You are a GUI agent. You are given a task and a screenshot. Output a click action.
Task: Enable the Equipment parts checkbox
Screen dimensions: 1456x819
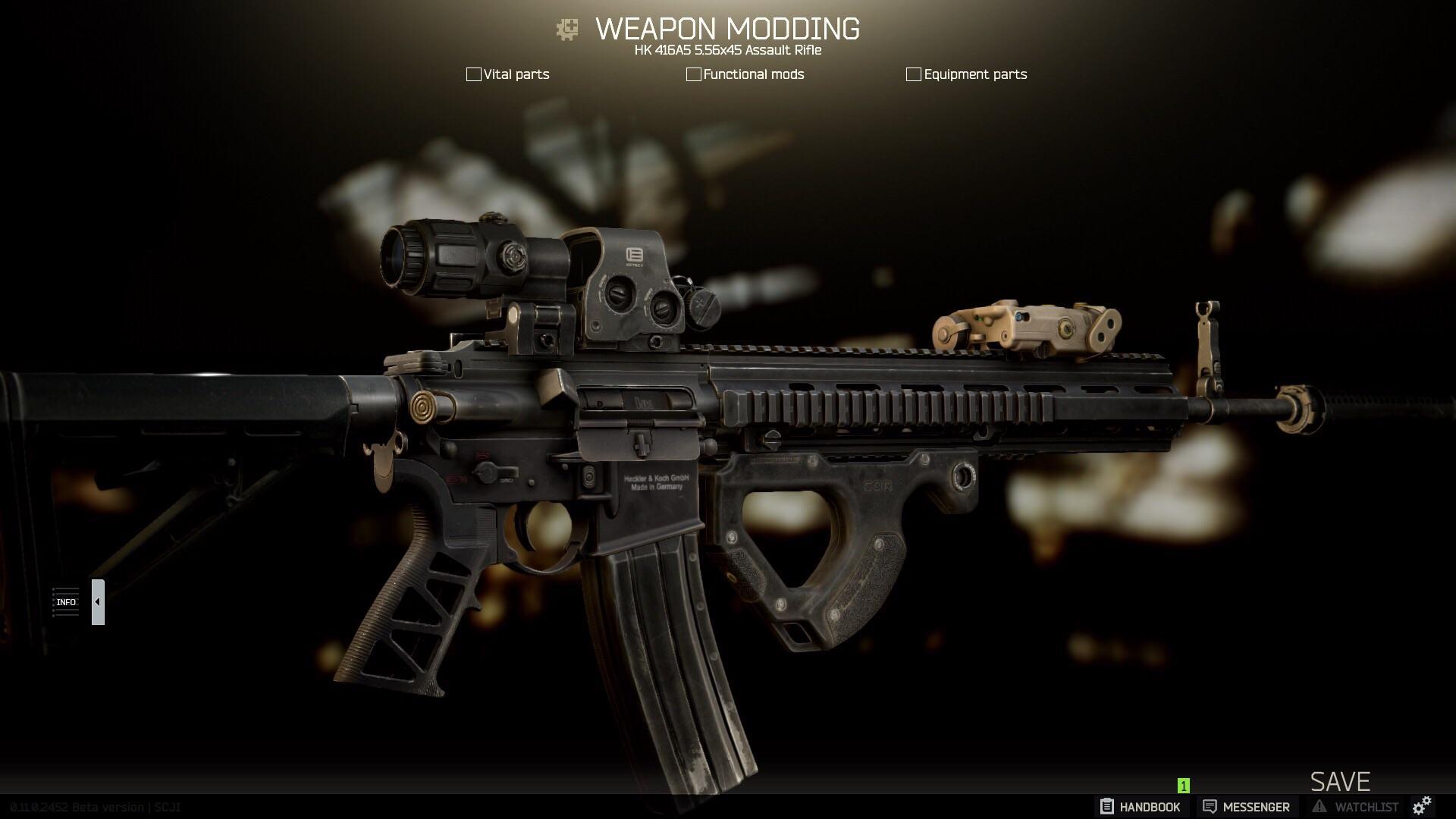(x=913, y=74)
